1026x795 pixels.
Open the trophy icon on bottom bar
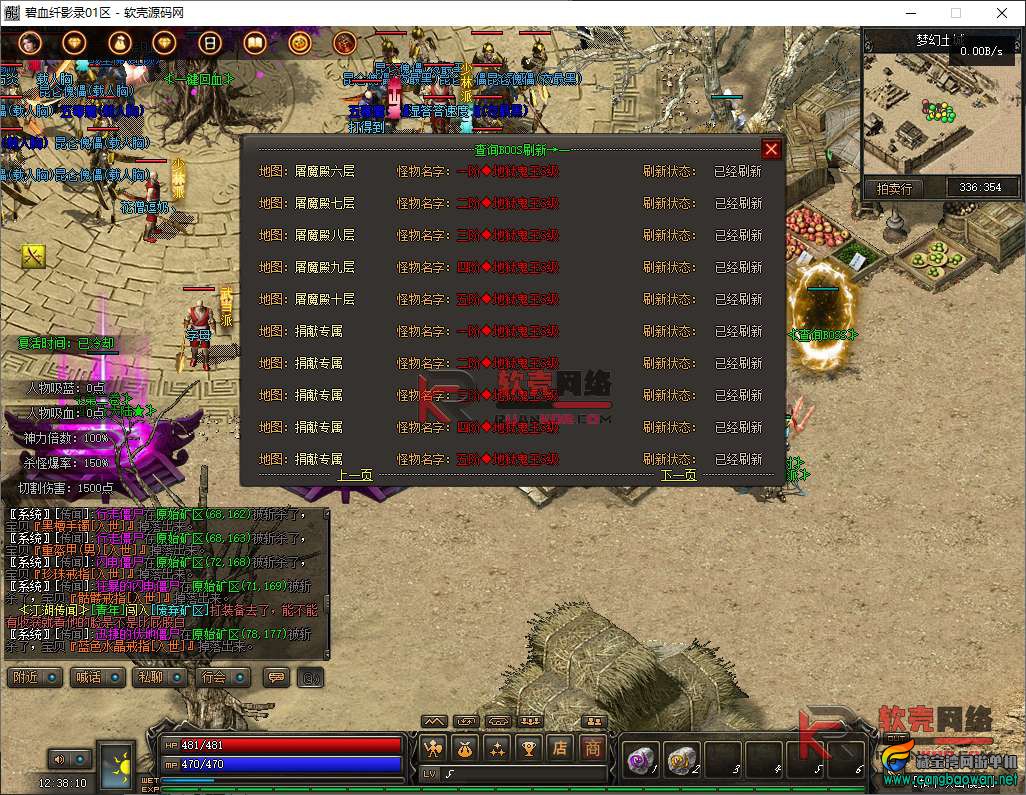[528, 747]
